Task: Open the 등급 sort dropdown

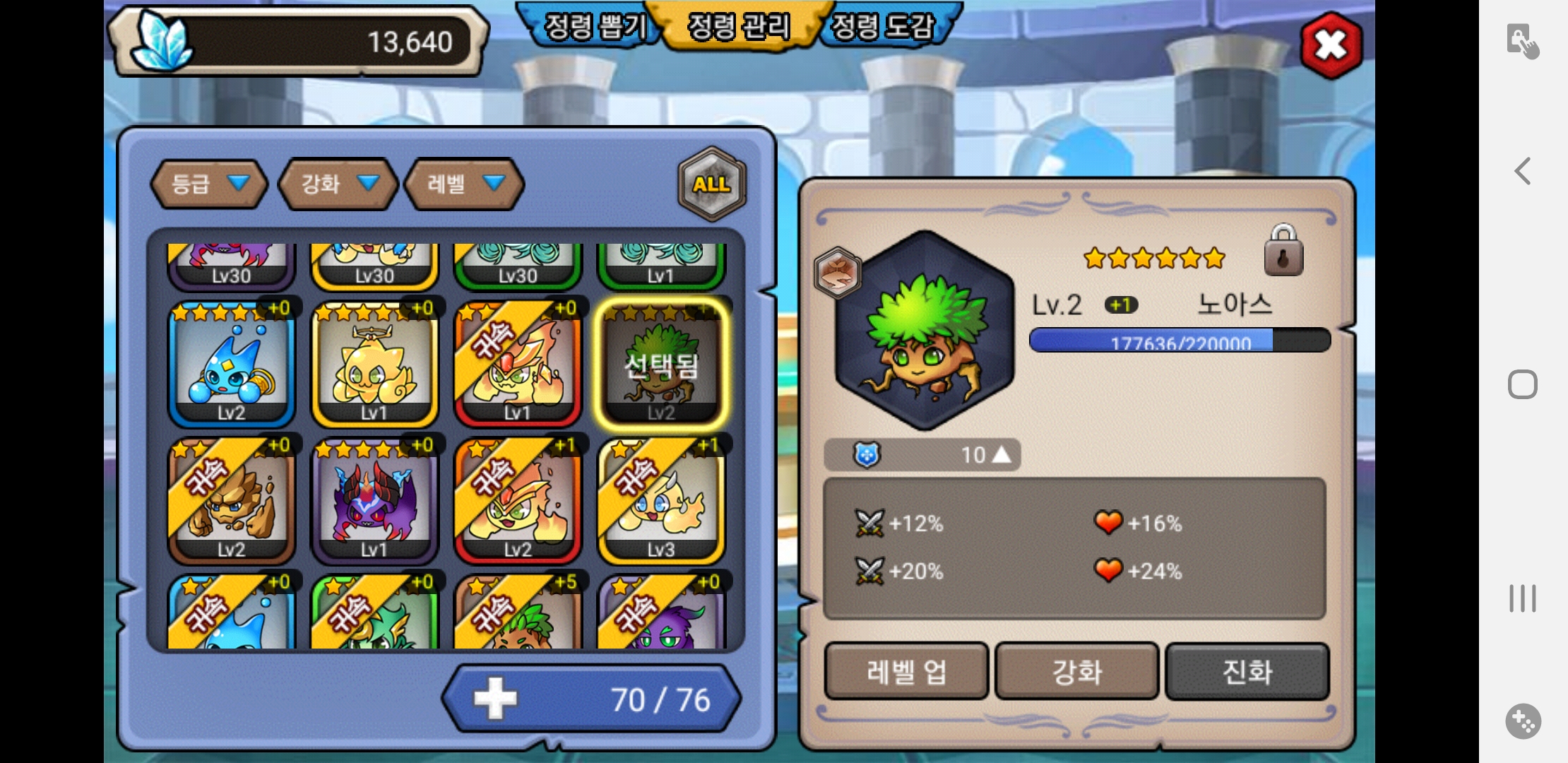Action: click(209, 184)
